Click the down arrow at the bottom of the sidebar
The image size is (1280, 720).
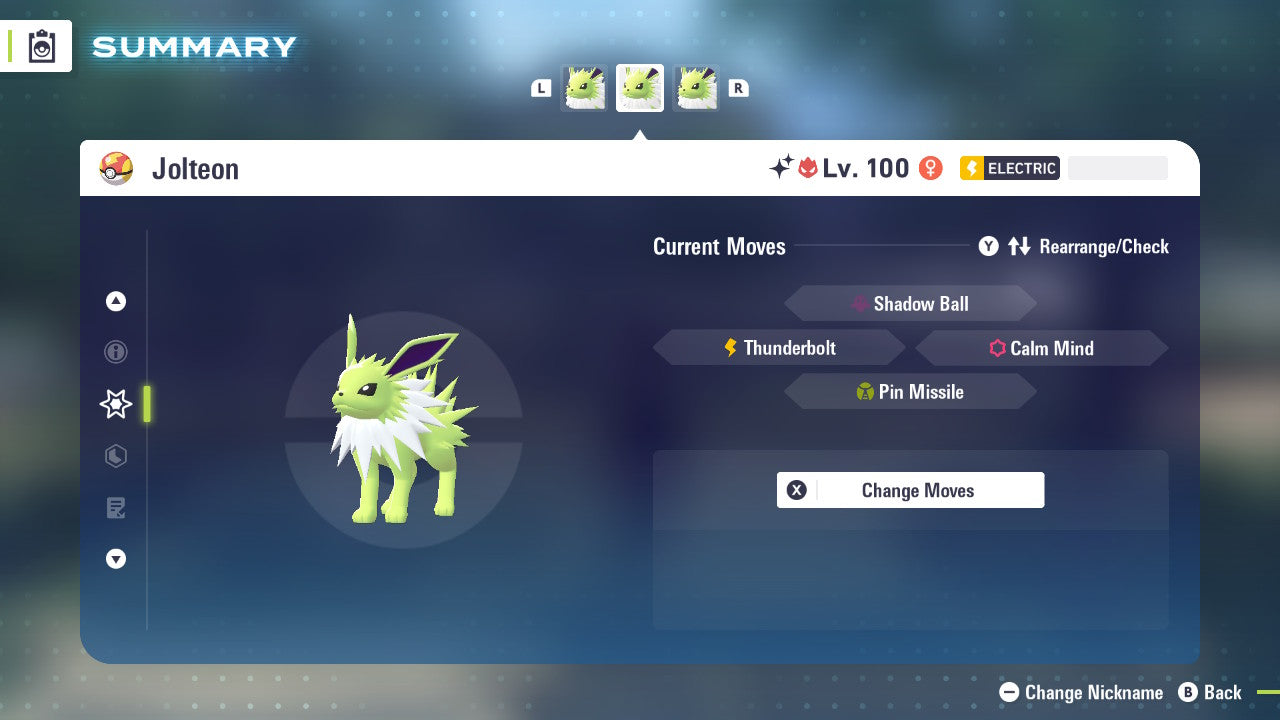click(x=115, y=559)
